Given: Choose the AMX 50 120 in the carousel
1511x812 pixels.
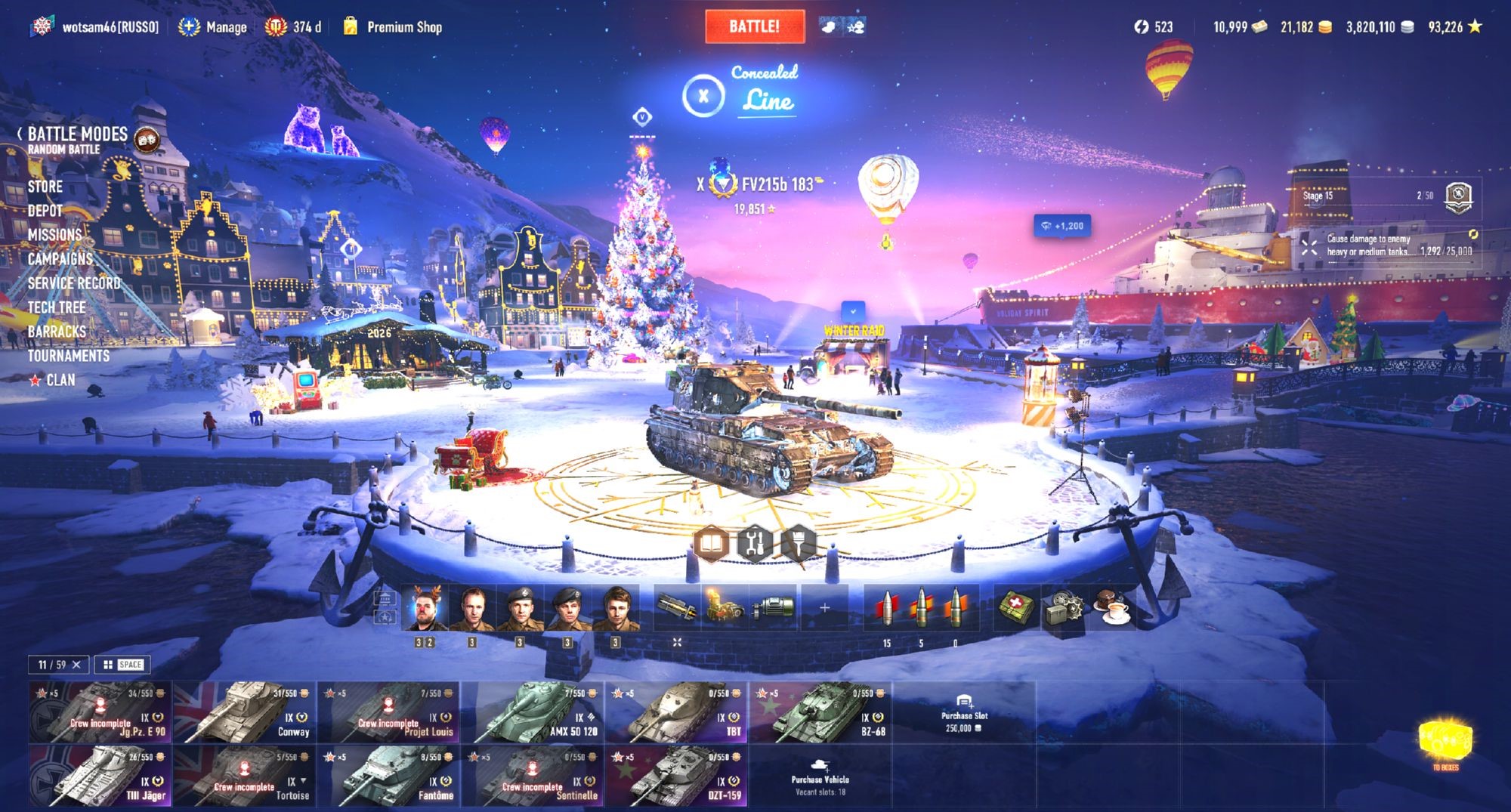Looking at the screenshot, I should [532, 712].
